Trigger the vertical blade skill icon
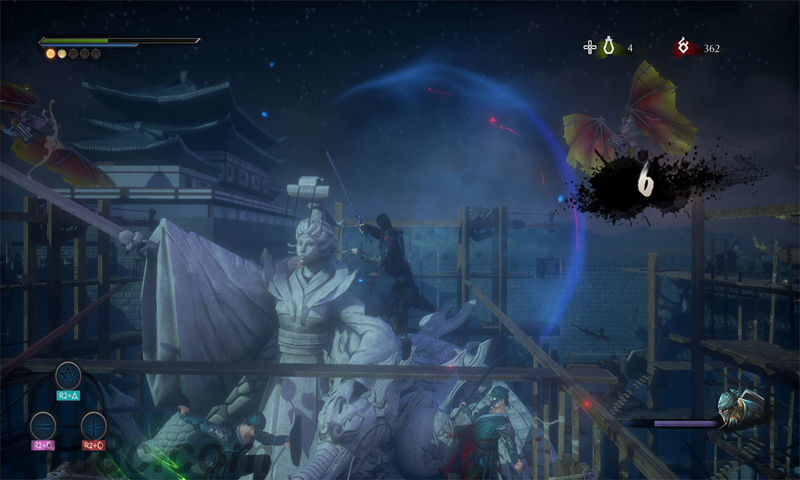 [93, 425]
